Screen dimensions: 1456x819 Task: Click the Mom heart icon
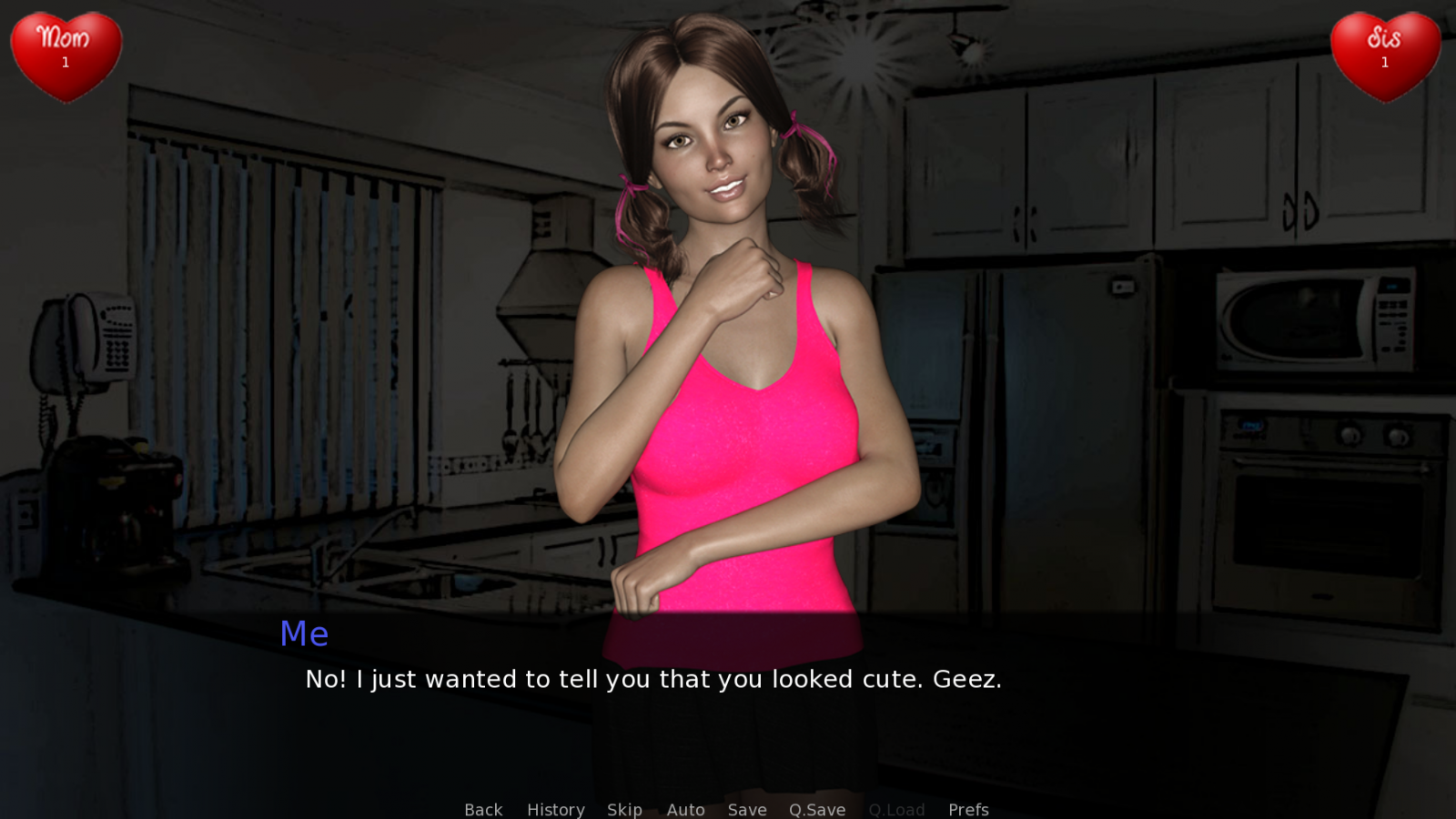pos(66,55)
